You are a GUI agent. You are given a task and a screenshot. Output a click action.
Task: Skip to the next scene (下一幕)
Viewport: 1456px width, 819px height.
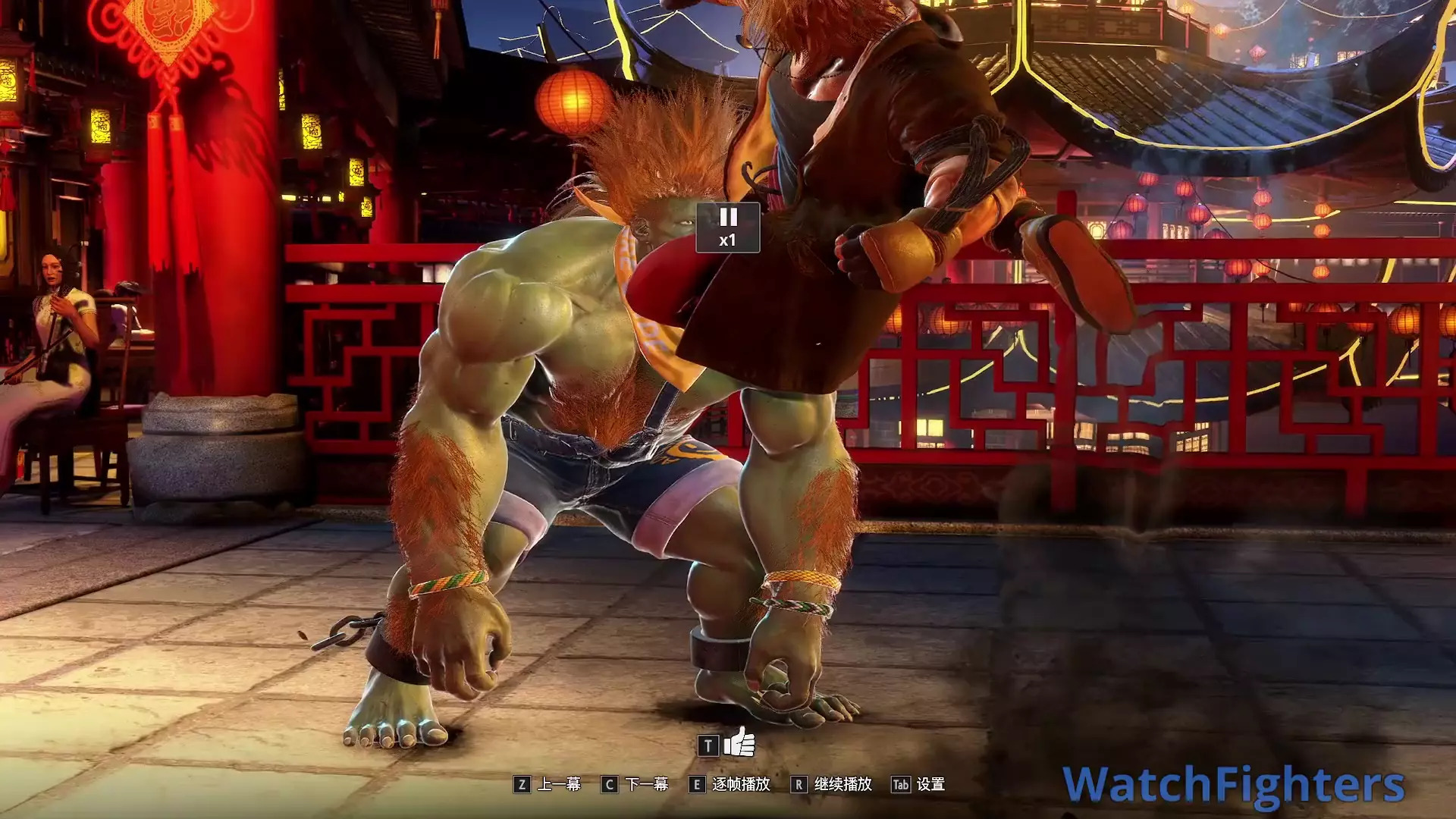tap(635, 784)
